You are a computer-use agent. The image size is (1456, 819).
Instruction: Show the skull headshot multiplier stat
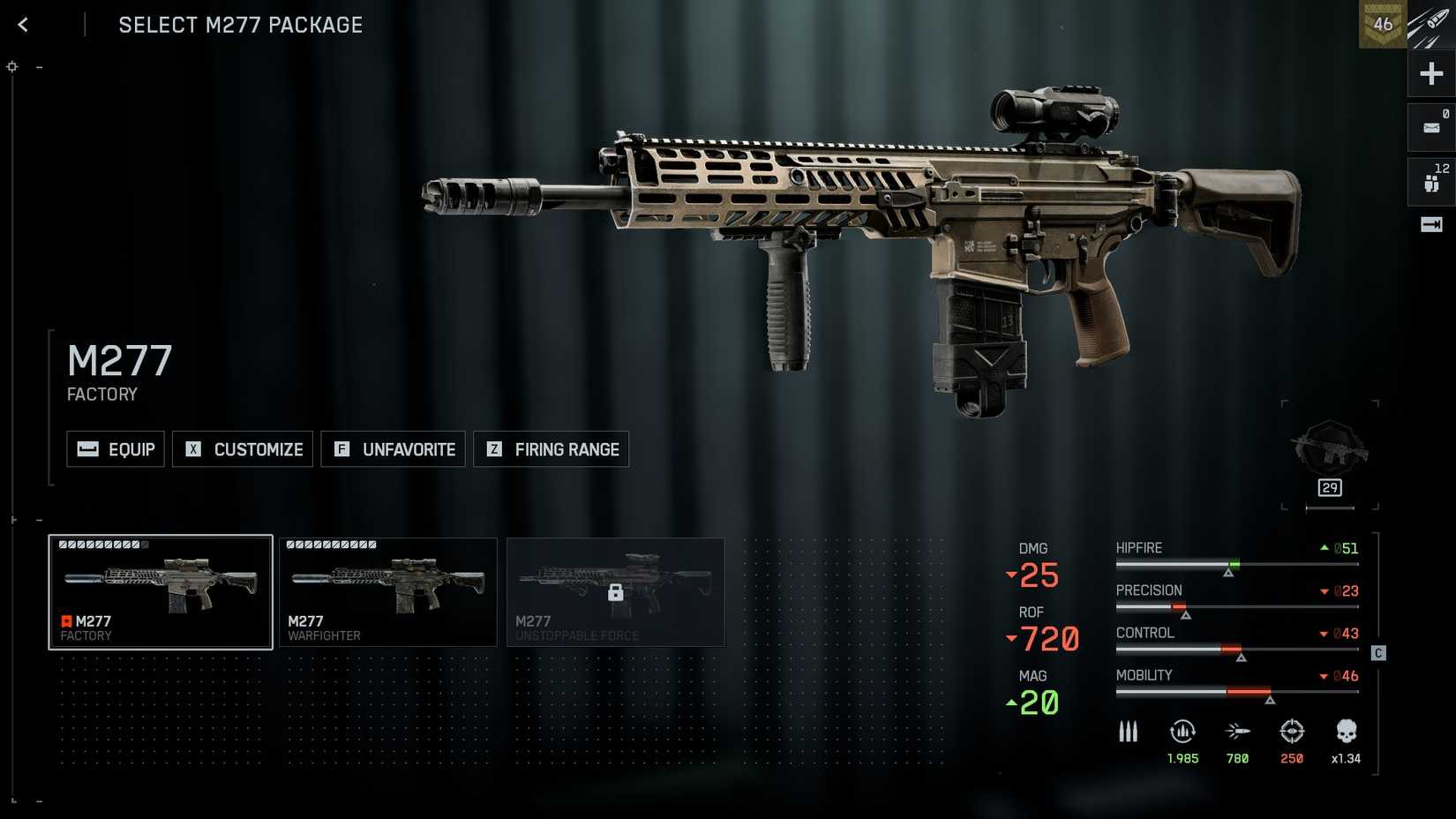pos(1346,732)
